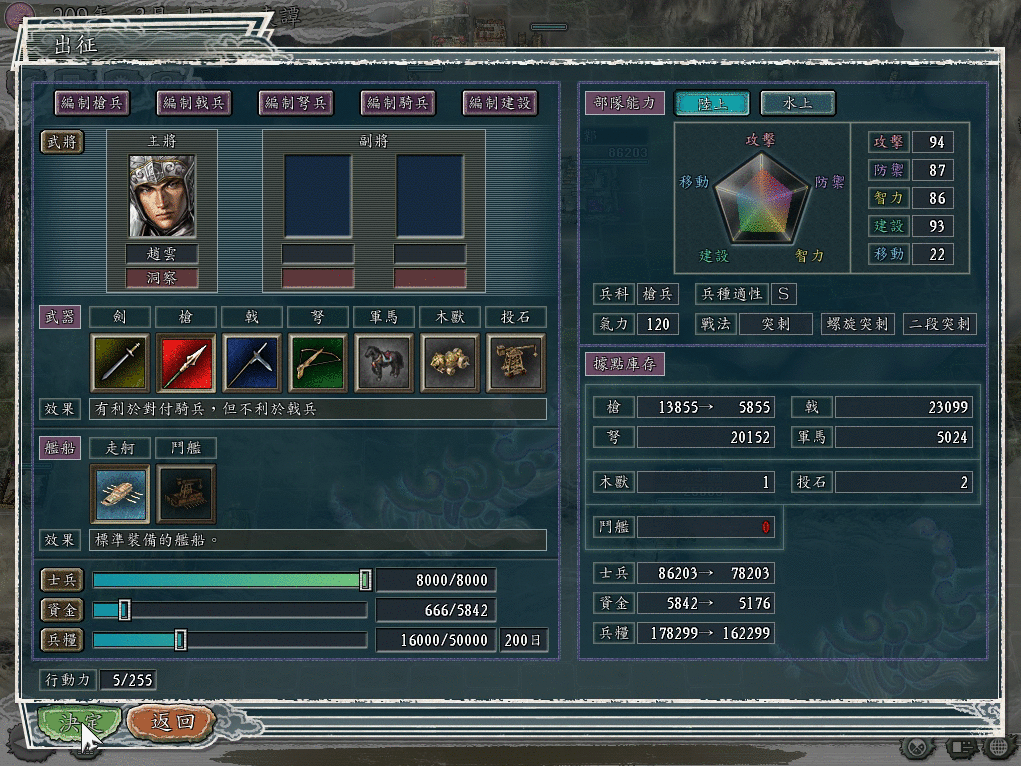Adjust the 士兵 soldier count slider

pos(365,580)
